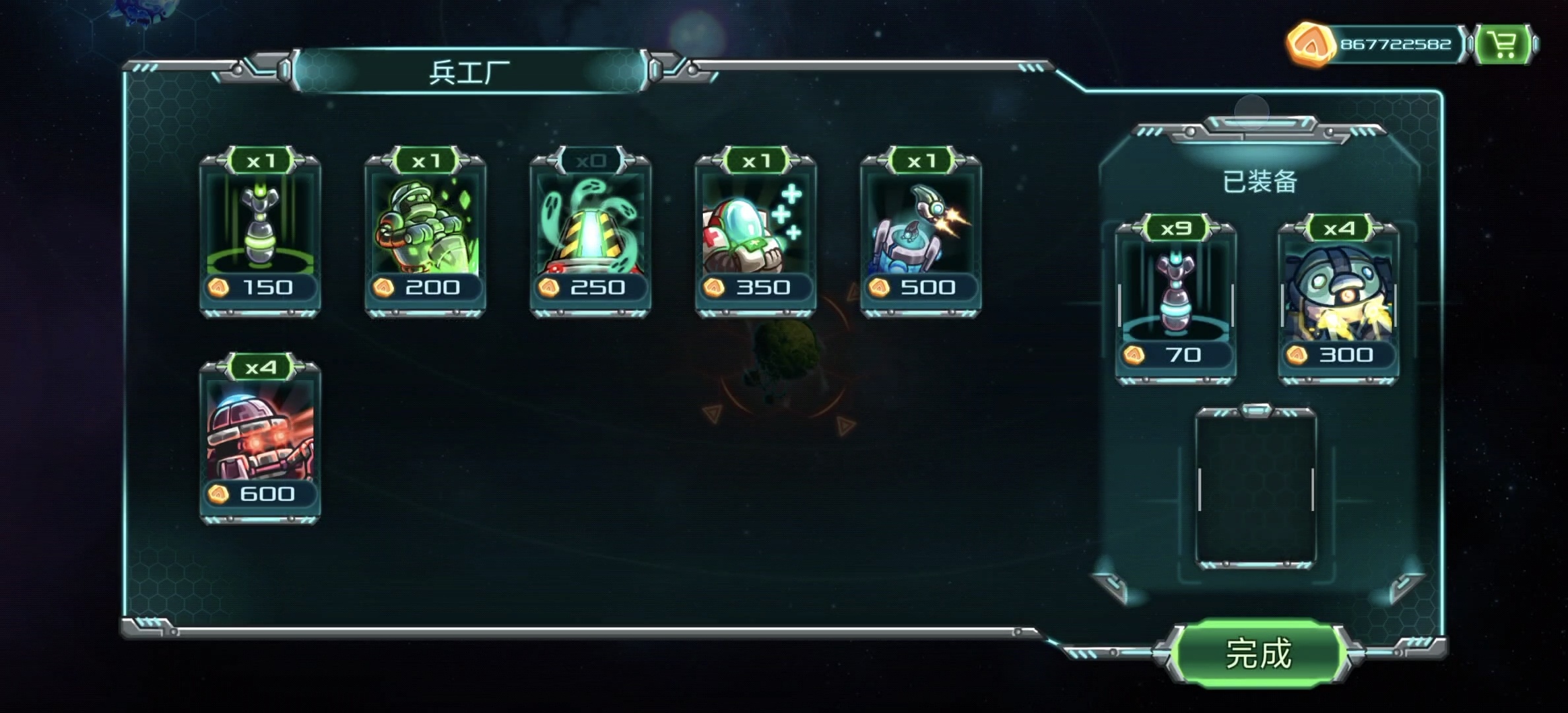Remove the equipped 70-cost beacon card
This screenshot has width=1568, height=713.
tap(1175, 302)
